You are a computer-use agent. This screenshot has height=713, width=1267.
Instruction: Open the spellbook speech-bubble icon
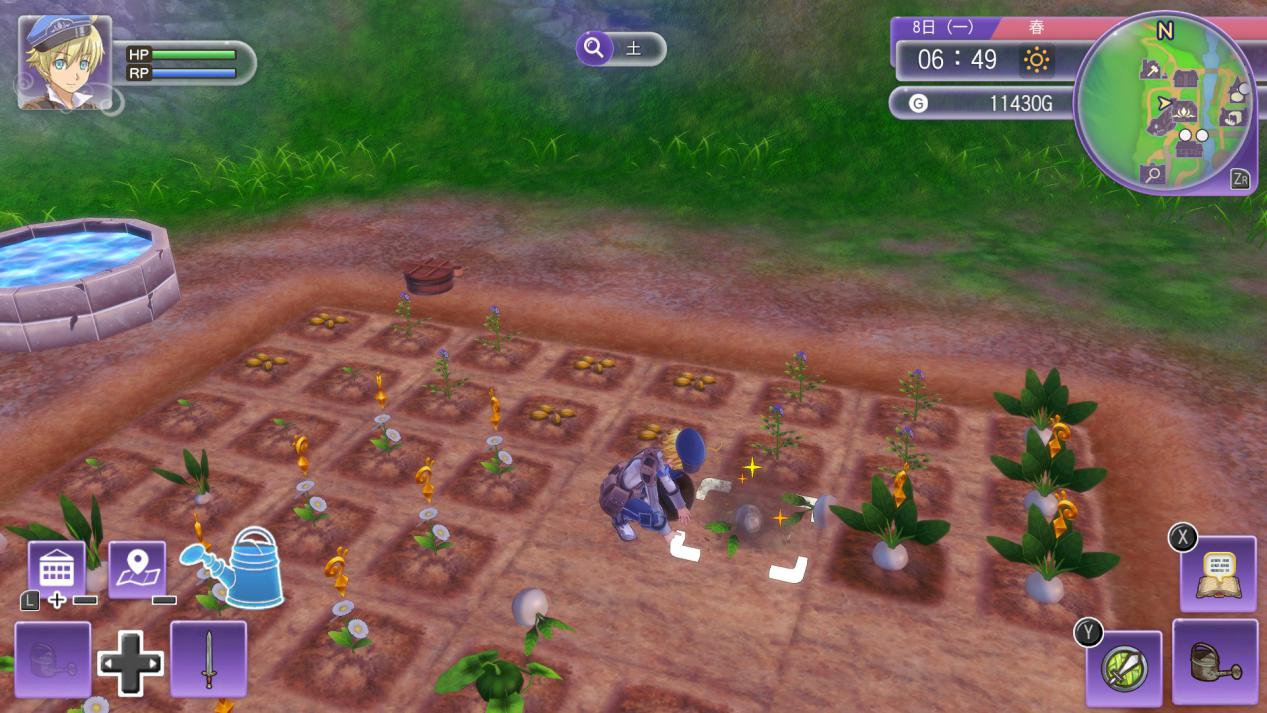pyautogui.click(x=1217, y=573)
